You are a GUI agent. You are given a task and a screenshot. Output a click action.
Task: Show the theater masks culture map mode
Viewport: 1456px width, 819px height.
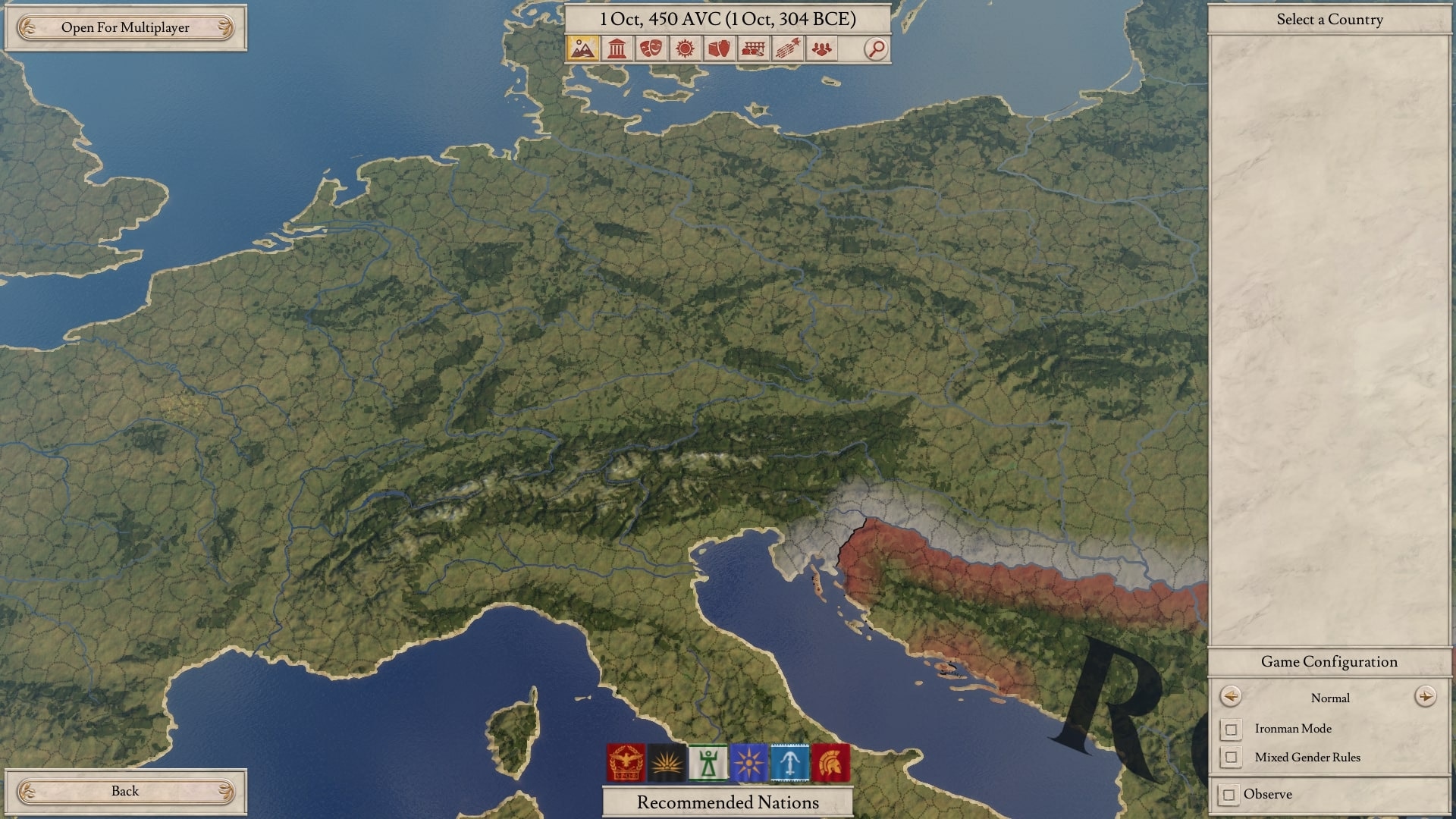click(651, 49)
